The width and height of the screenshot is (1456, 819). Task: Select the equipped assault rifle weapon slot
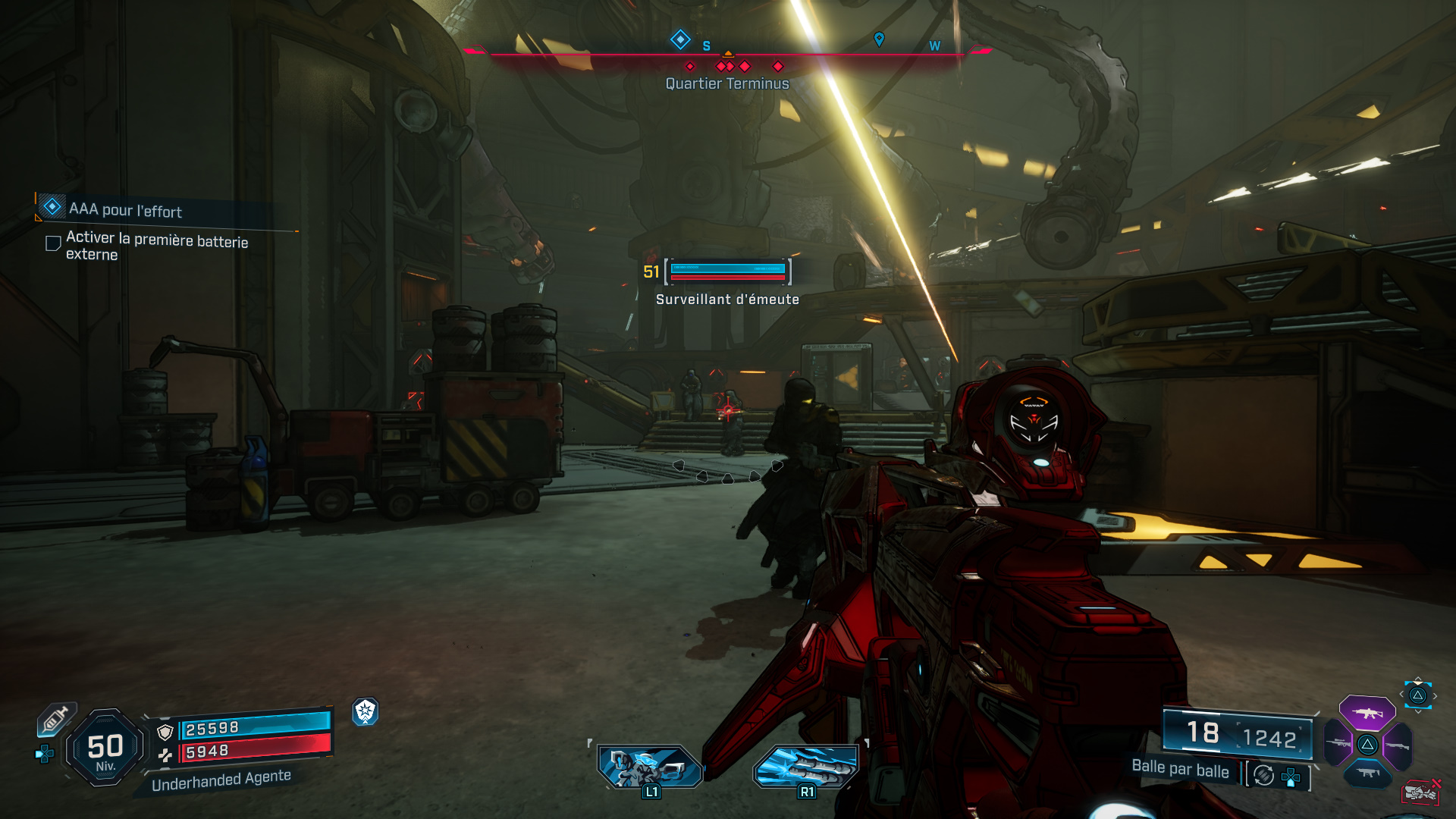[x=1367, y=713]
